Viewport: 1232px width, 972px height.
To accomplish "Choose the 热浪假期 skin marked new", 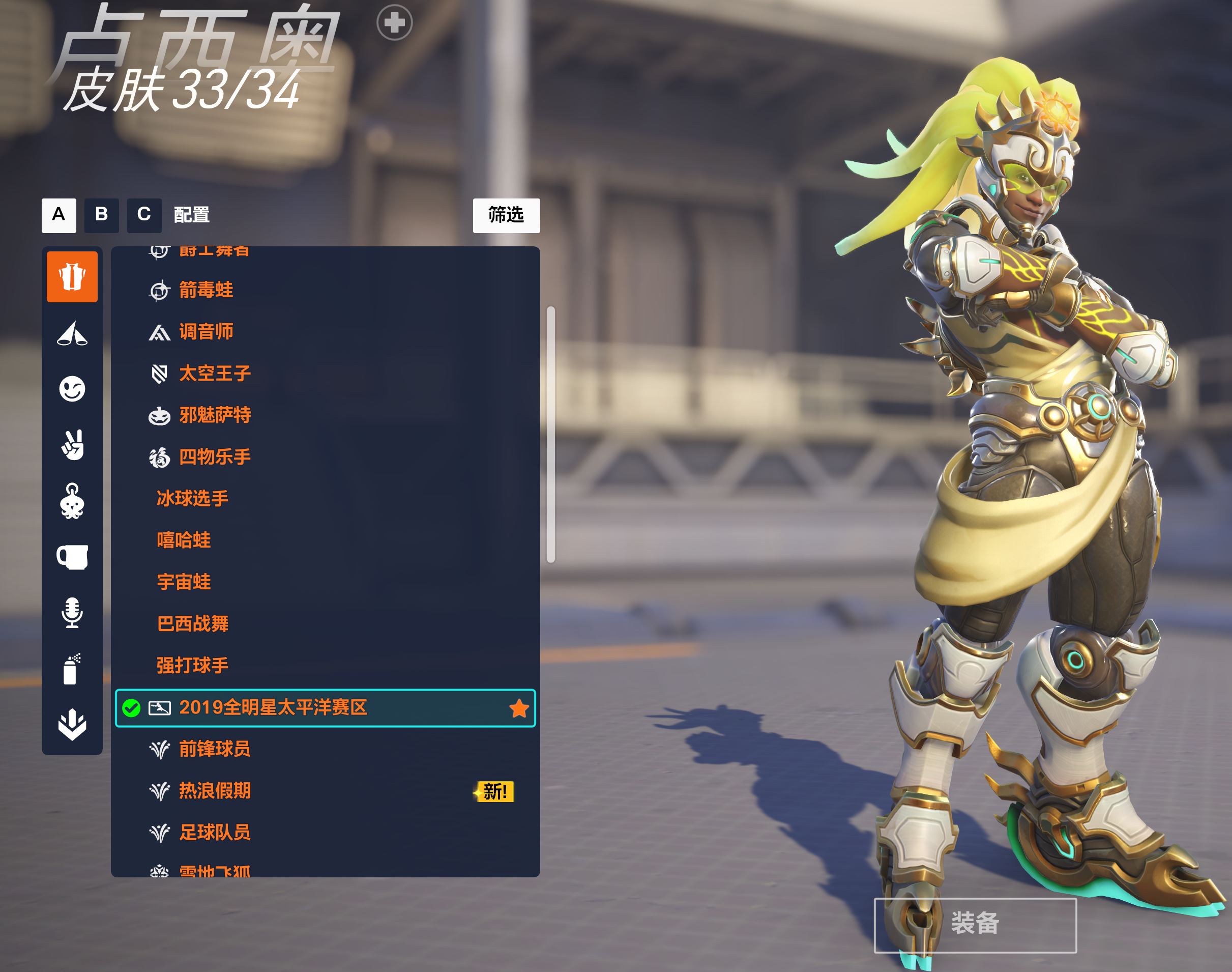I will tap(215, 790).
